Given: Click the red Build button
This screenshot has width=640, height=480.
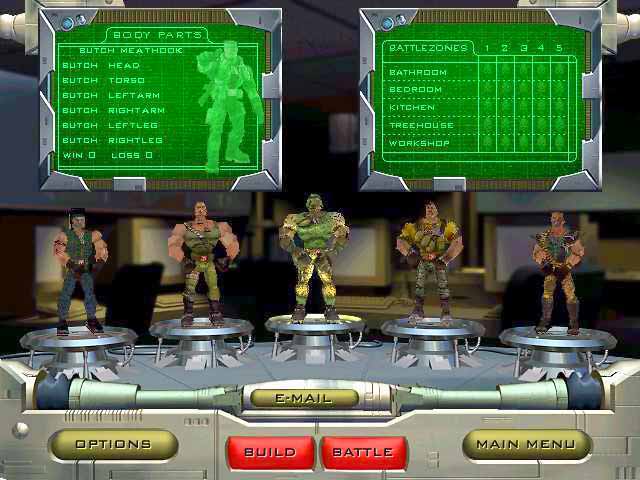Looking at the screenshot, I should (x=270, y=452).
